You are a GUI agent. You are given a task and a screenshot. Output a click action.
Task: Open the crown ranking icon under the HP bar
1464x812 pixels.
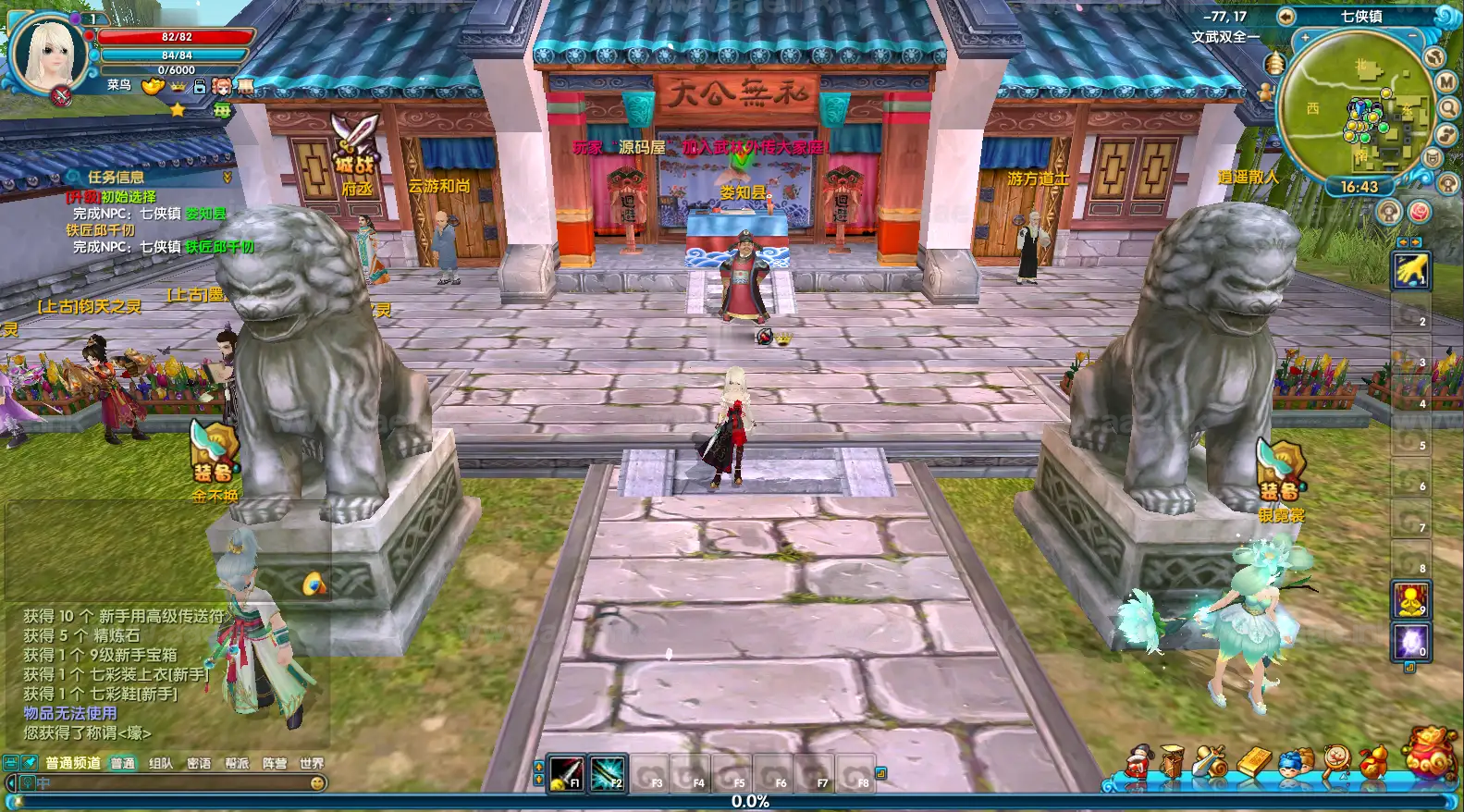pos(178,87)
